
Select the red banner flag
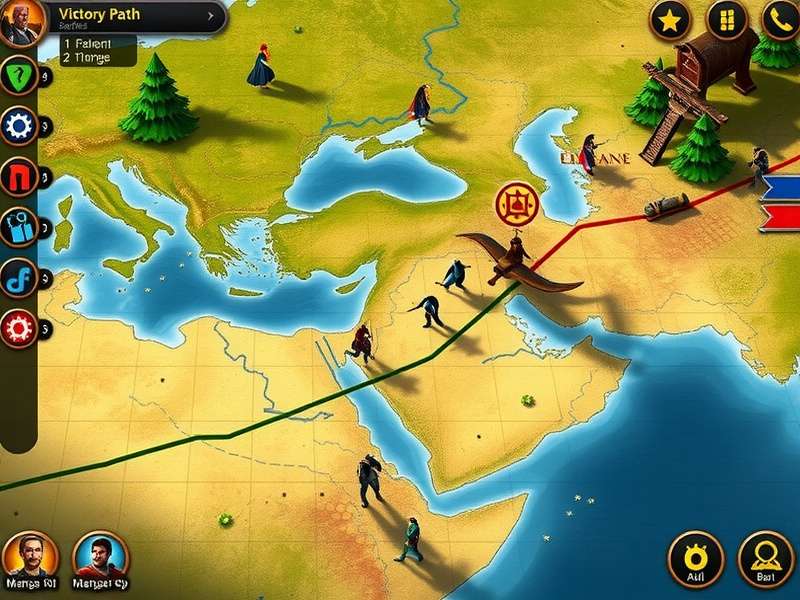781,216
